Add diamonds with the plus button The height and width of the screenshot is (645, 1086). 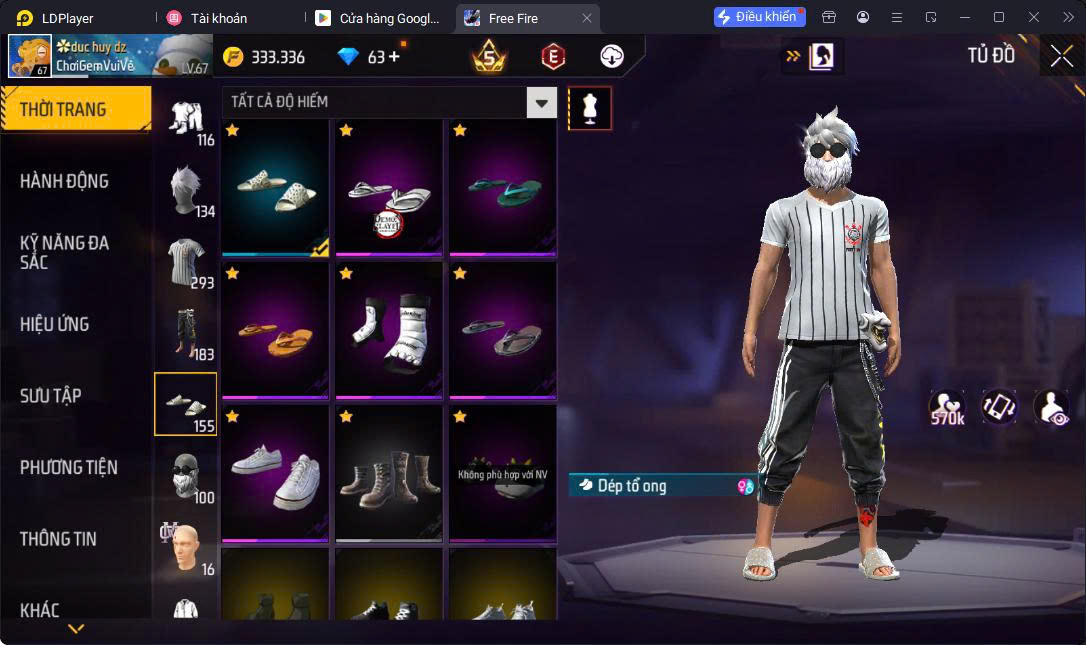(x=394, y=57)
